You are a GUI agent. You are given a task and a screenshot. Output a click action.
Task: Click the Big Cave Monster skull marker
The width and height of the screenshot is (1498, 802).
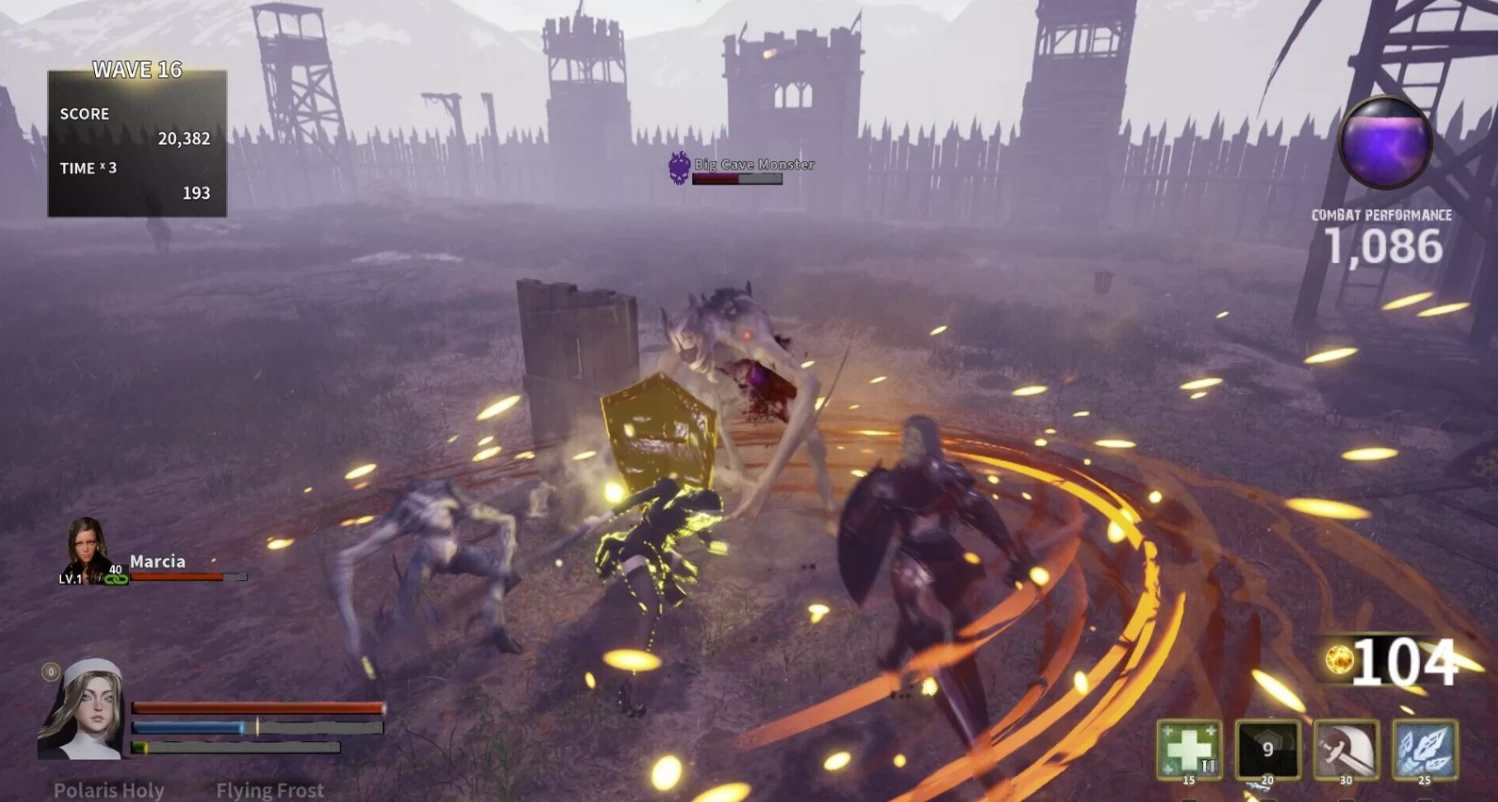click(680, 168)
